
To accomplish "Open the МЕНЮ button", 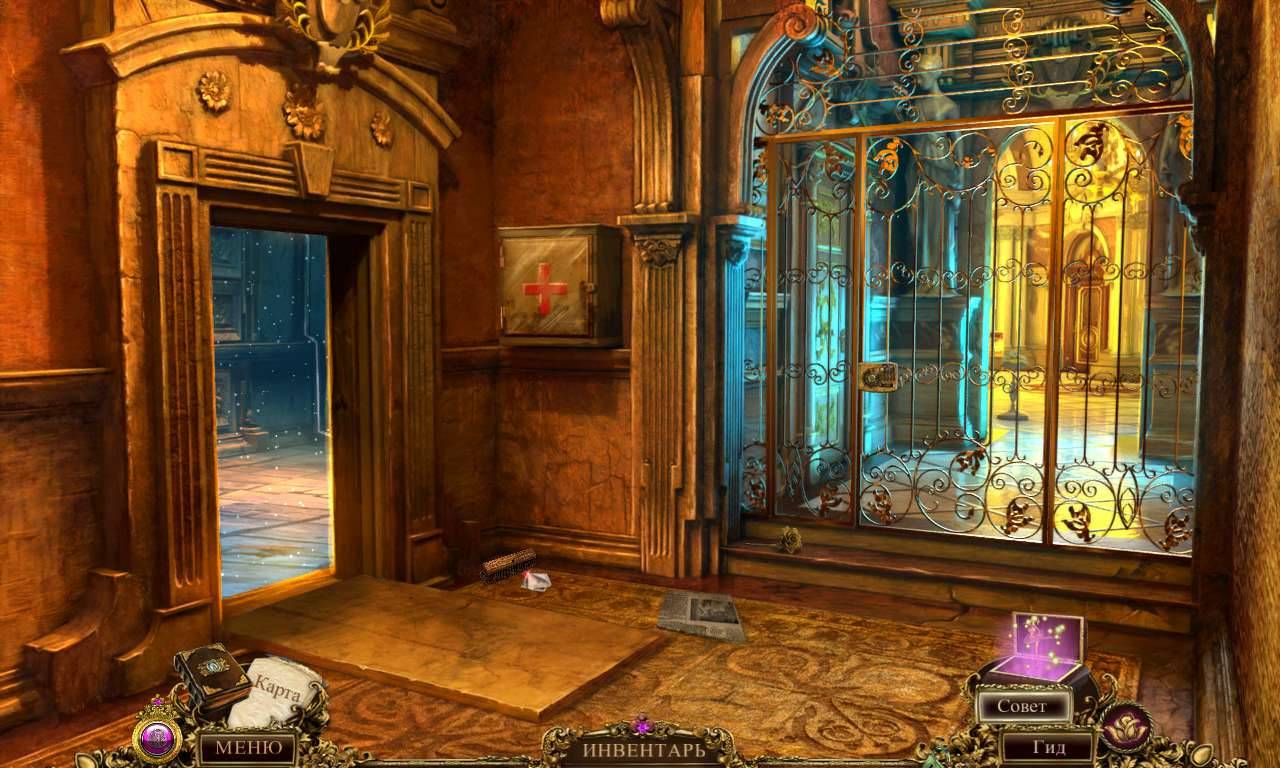I will (x=247, y=746).
